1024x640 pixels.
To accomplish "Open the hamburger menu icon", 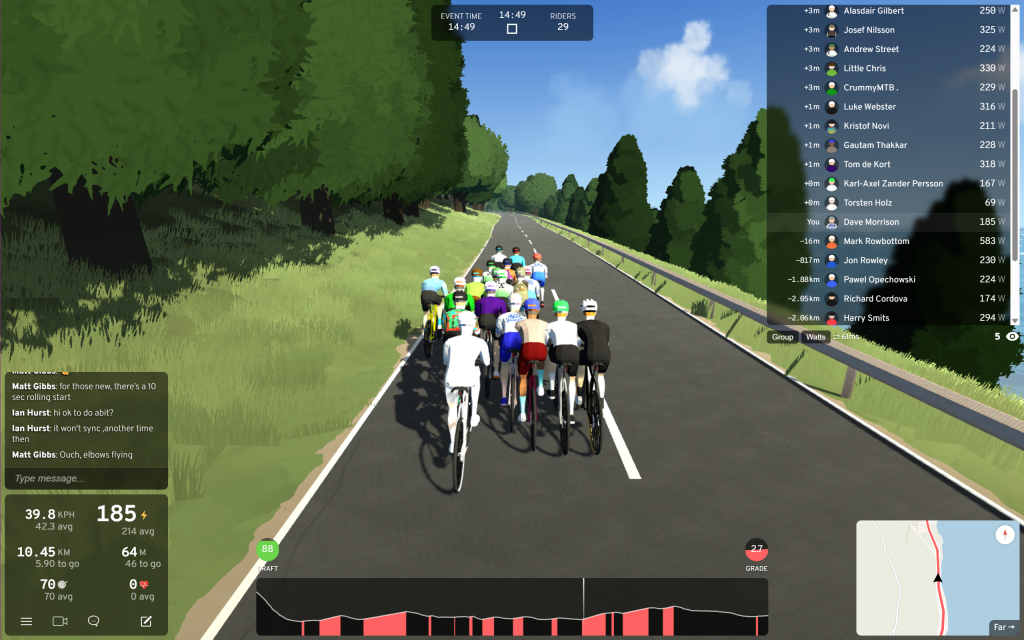I will point(26,621).
